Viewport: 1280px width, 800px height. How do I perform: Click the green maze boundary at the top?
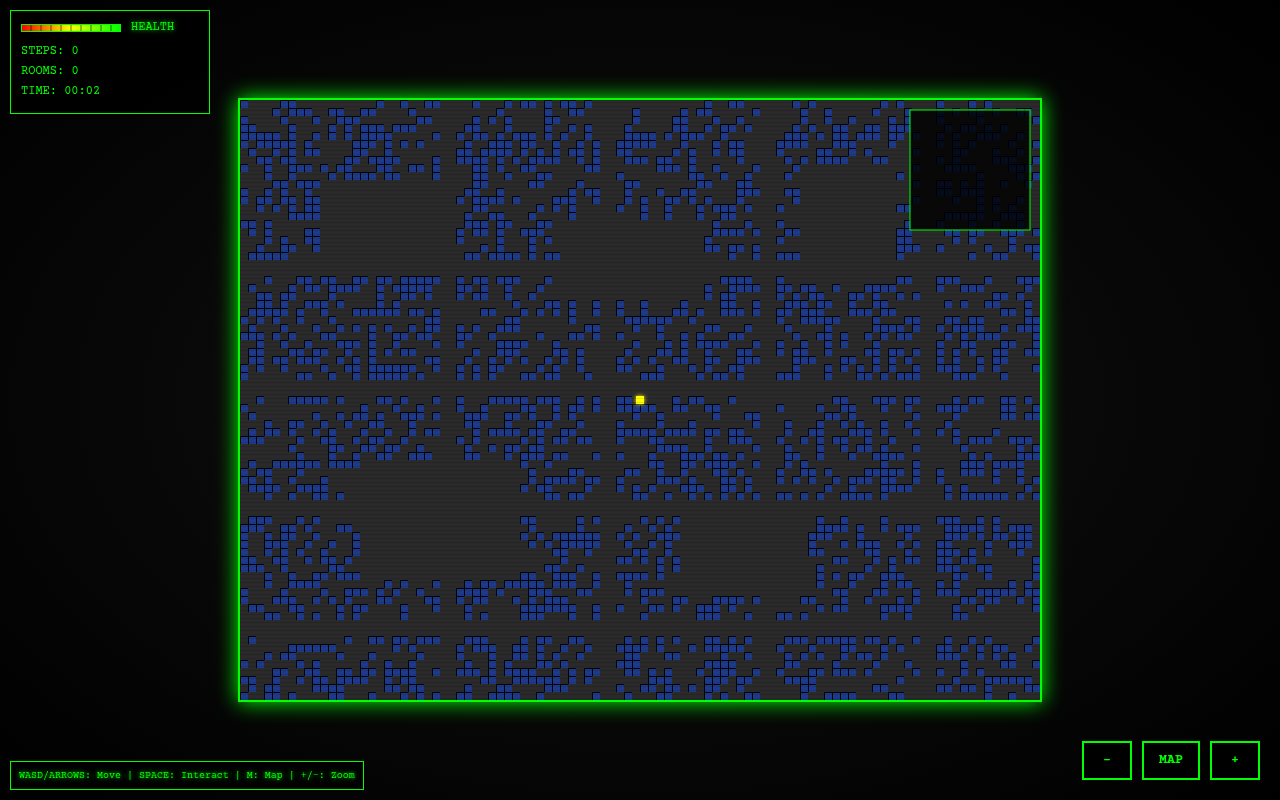[640, 99]
